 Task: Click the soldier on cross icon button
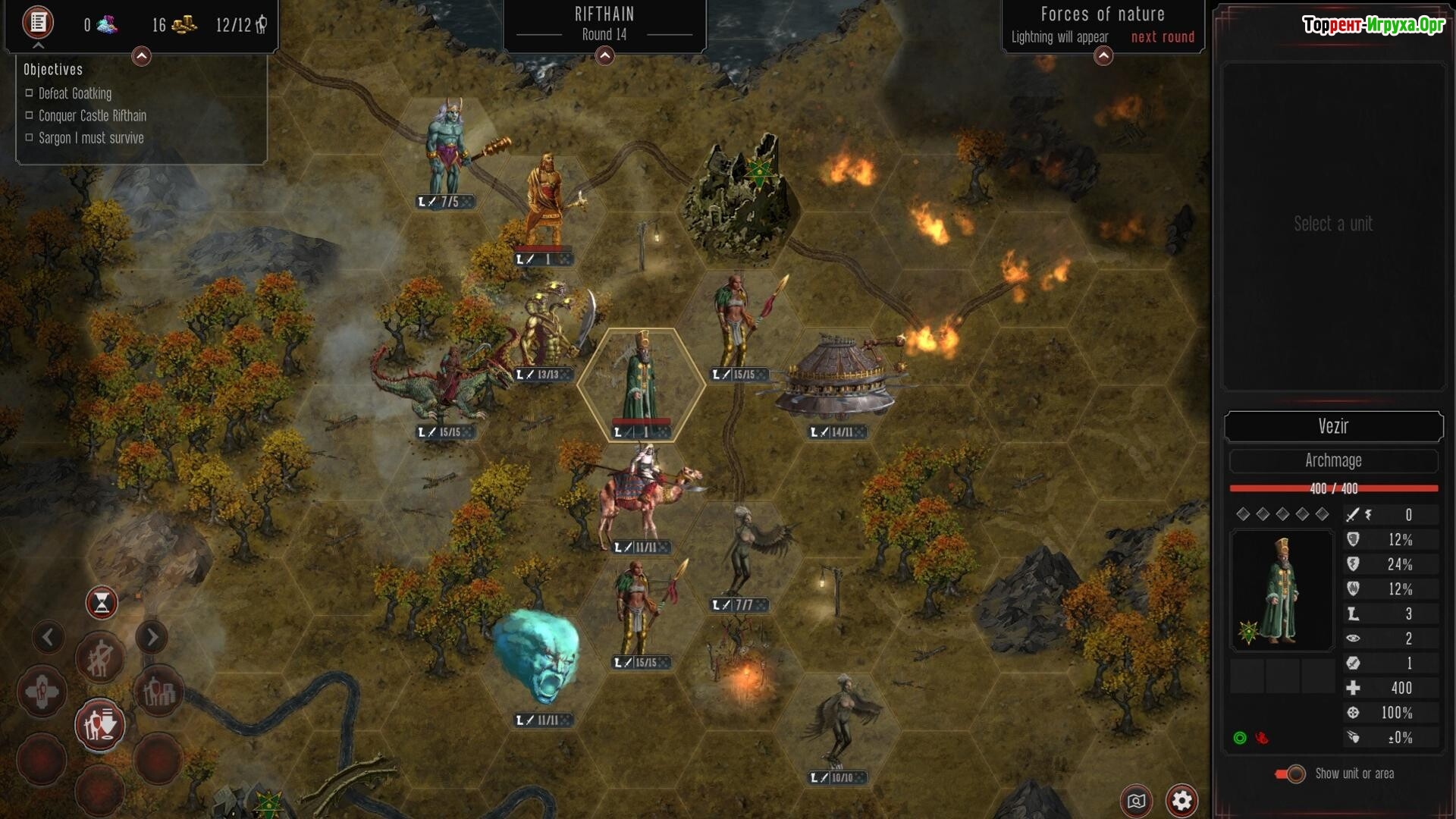point(42,692)
